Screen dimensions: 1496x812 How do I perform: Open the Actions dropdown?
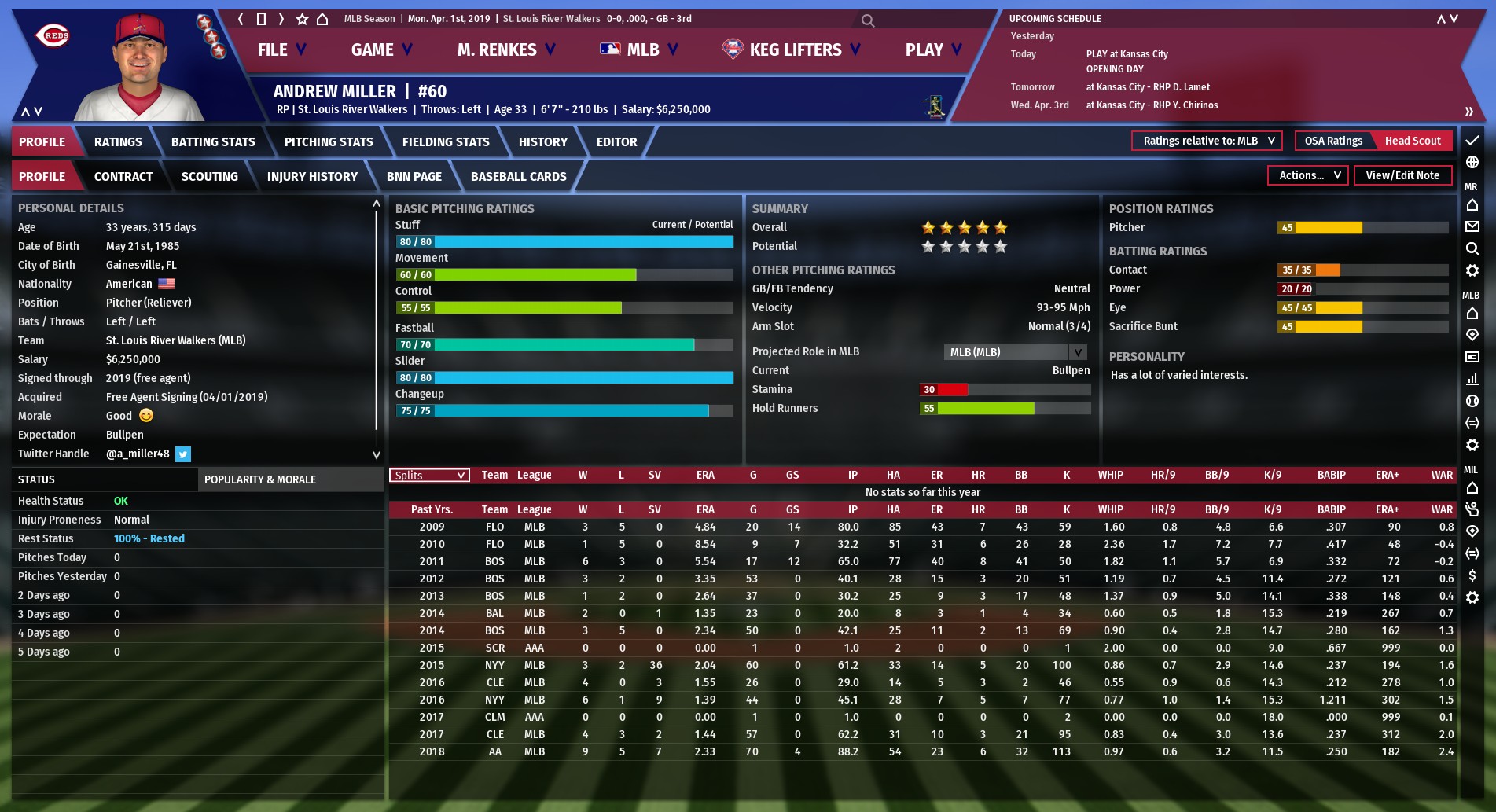[1308, 176]
